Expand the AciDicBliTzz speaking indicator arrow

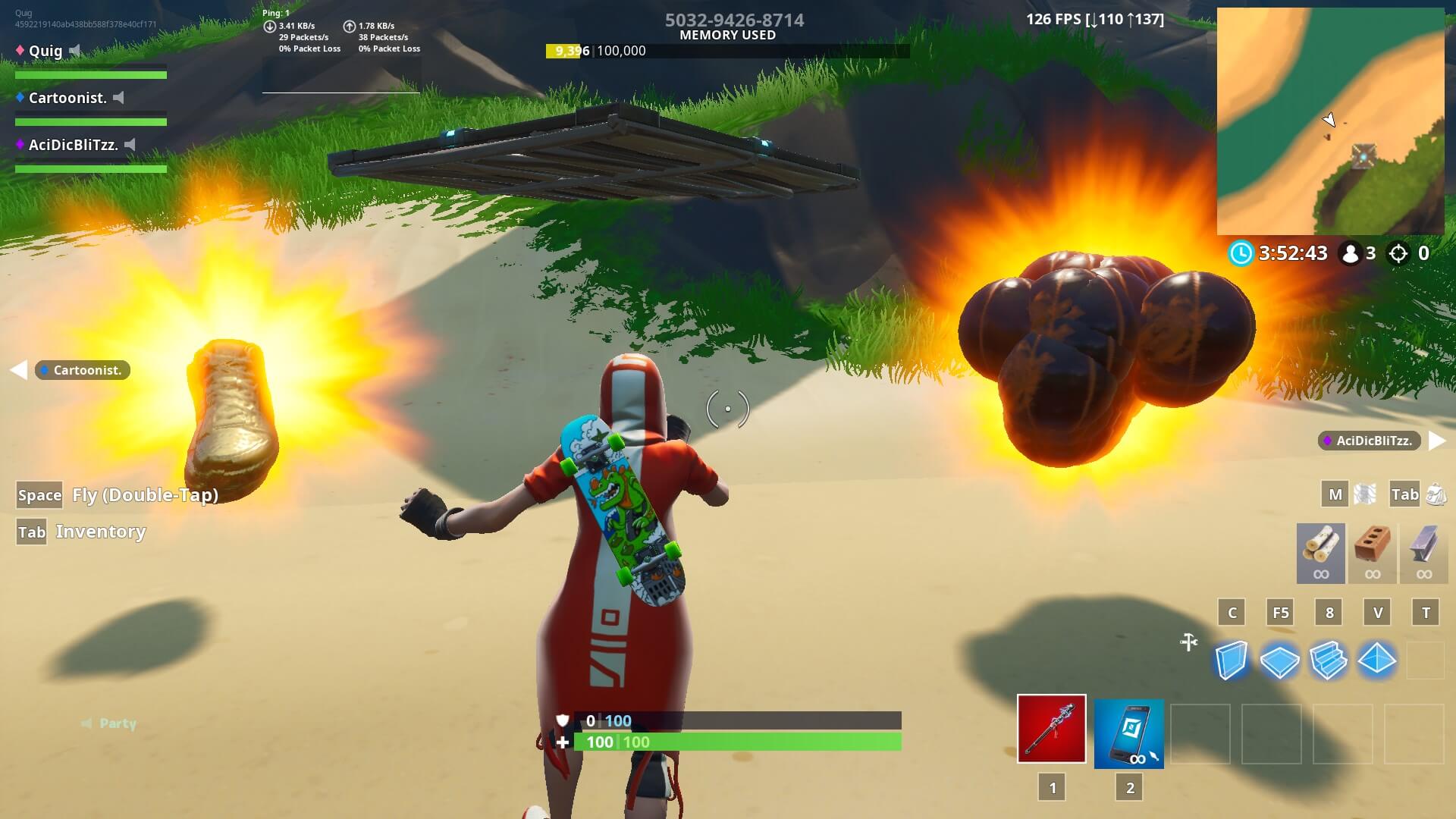1432,440
